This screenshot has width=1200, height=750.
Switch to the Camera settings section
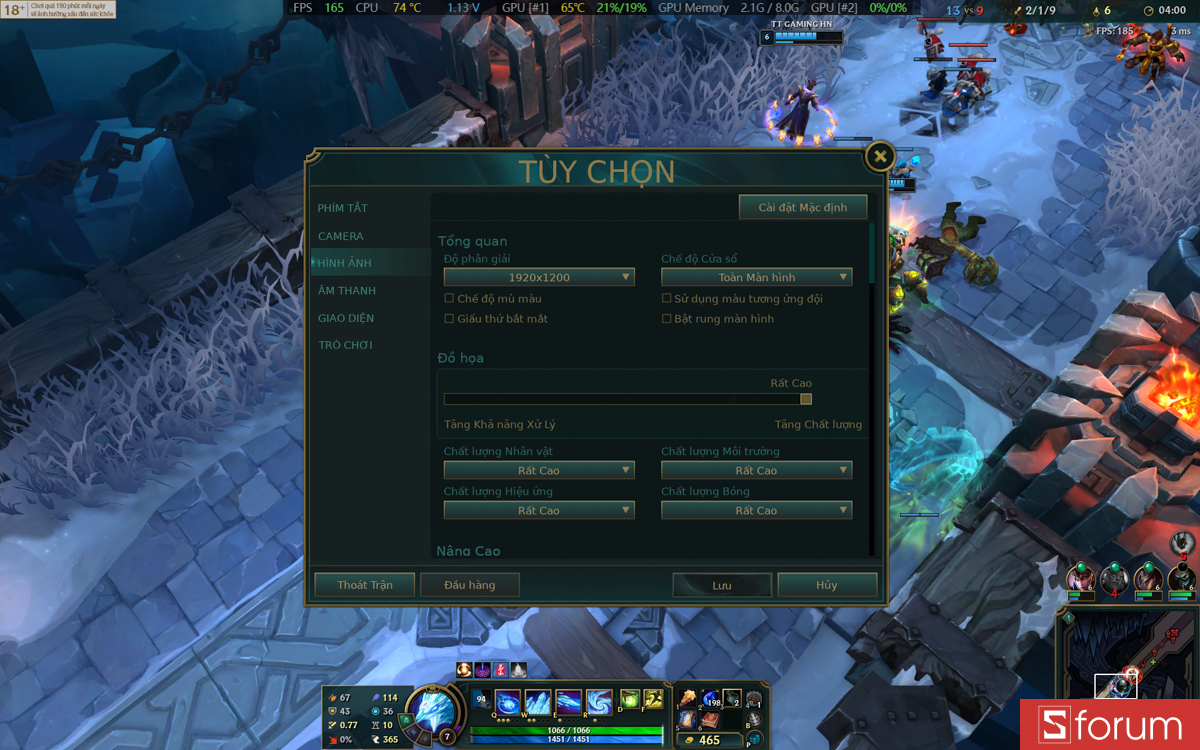[x=341, y=236]
